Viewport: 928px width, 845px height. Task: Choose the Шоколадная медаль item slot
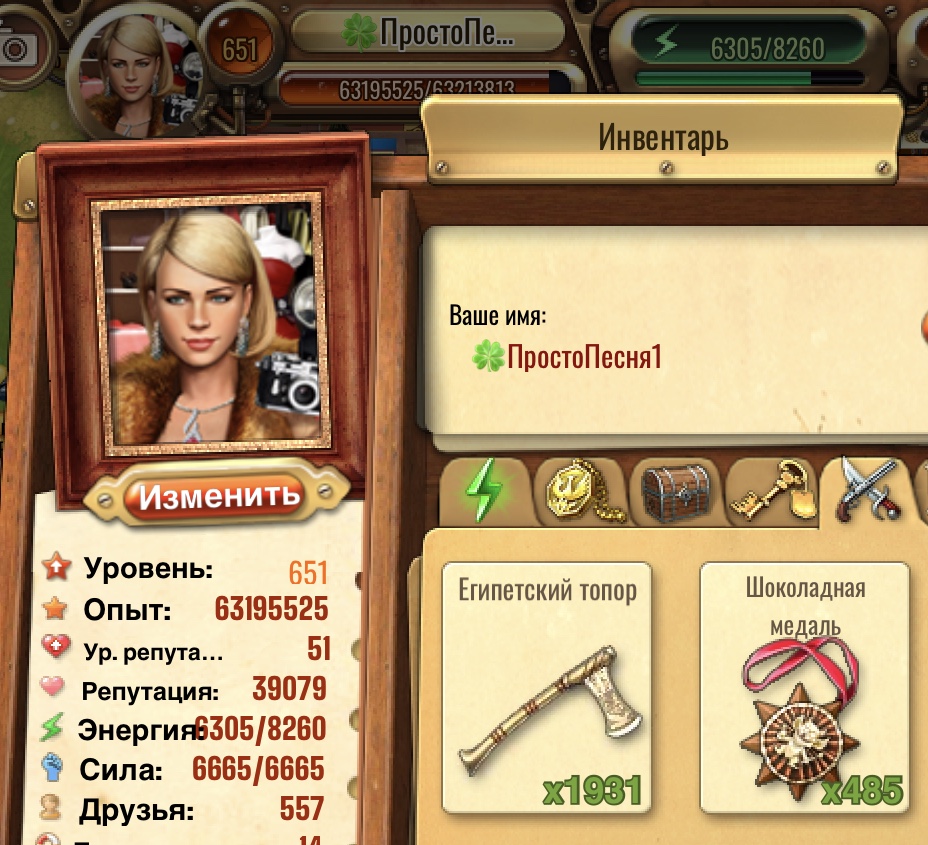[x=804, y=688]
